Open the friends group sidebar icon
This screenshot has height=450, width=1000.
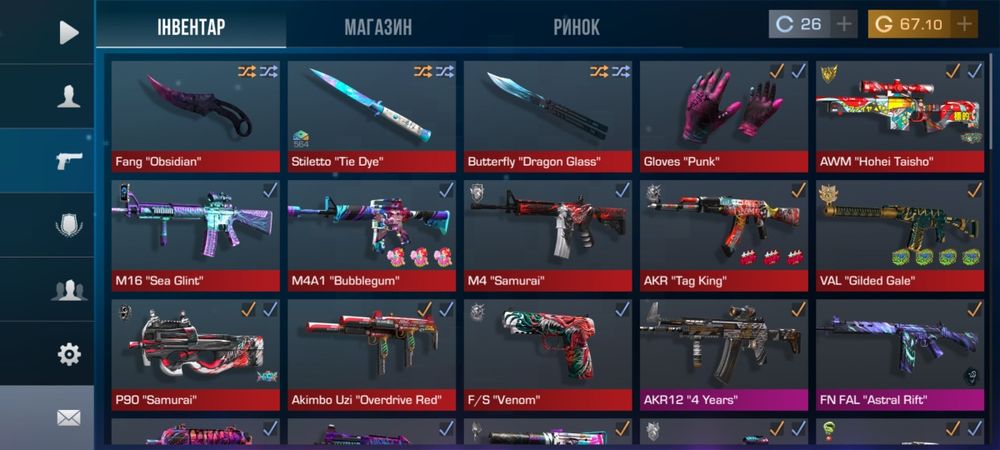click(68, 290)
